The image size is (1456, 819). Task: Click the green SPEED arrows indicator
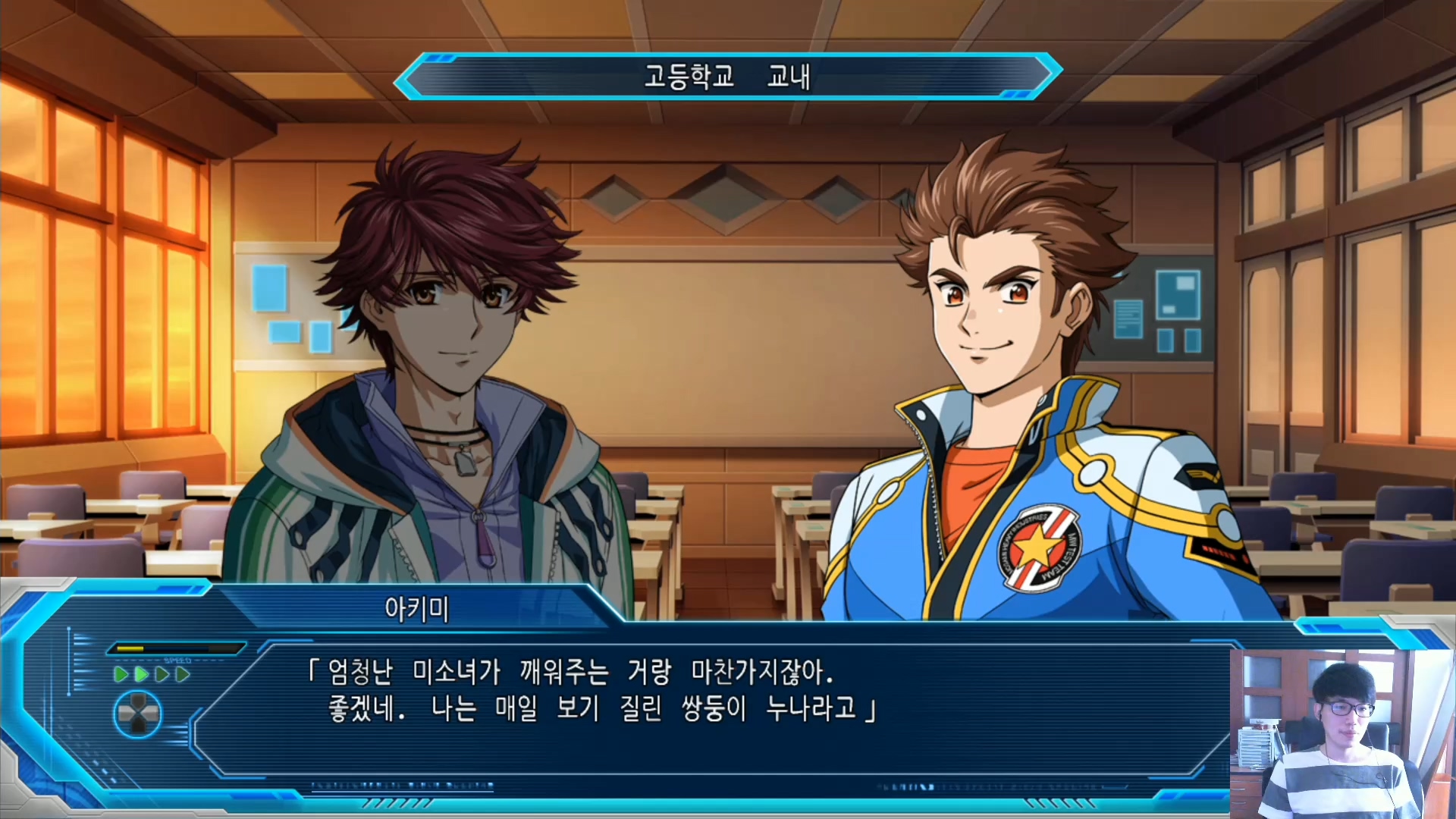click(152, 674)
